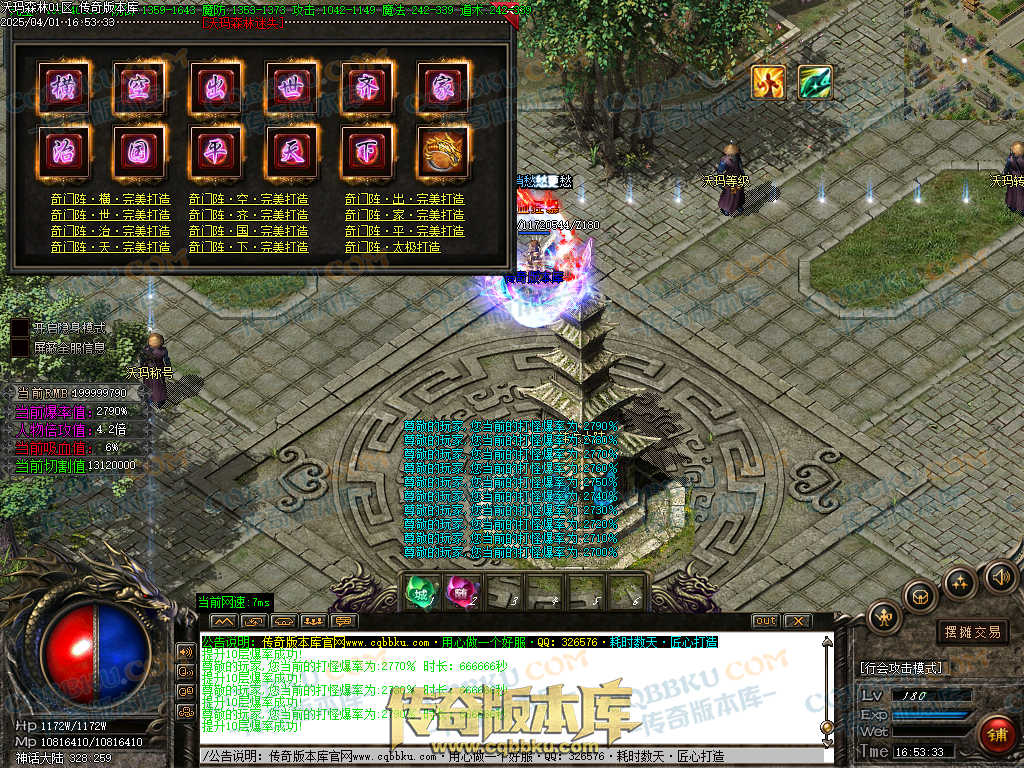
Task: Click the 奇门阵·太极打造 link
Action: [x=392, y=246]
